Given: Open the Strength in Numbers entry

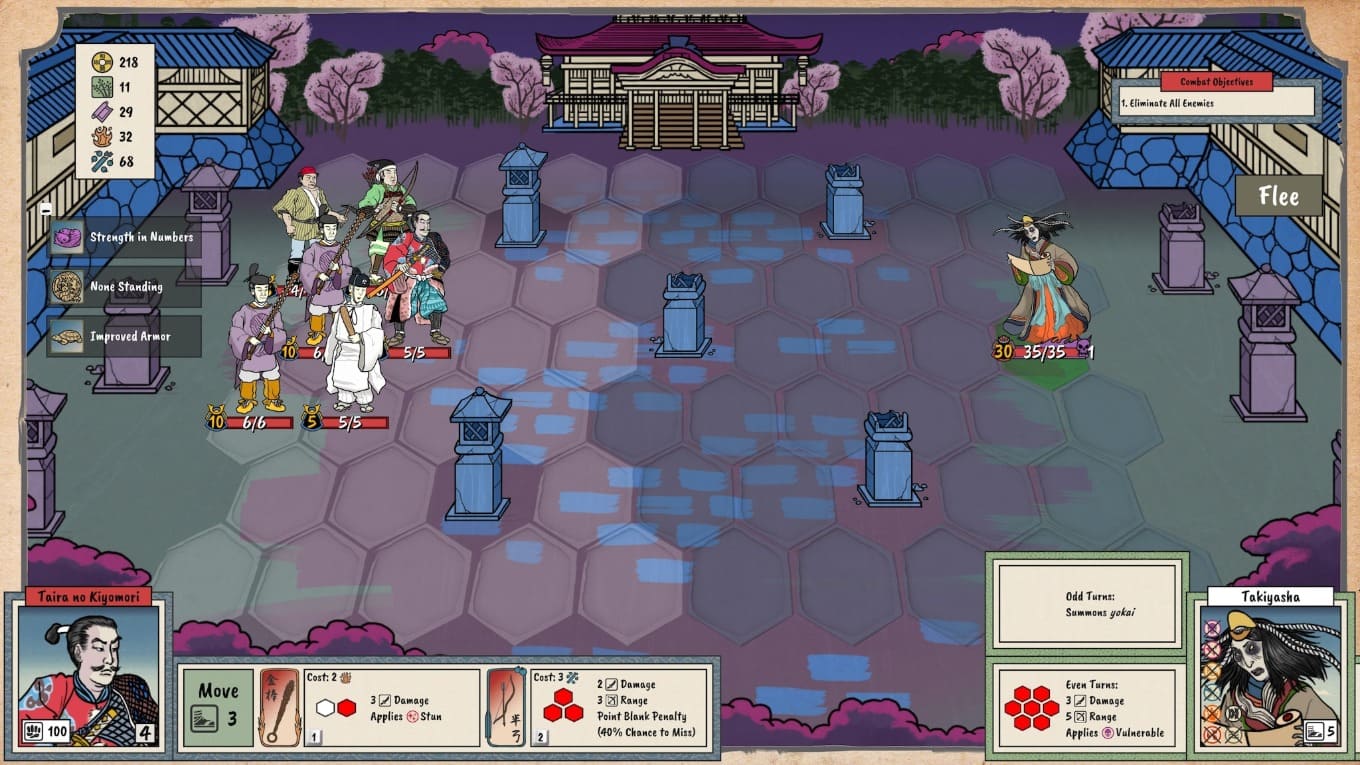Looking at the screenshot, I should click(x=124, y=237).
